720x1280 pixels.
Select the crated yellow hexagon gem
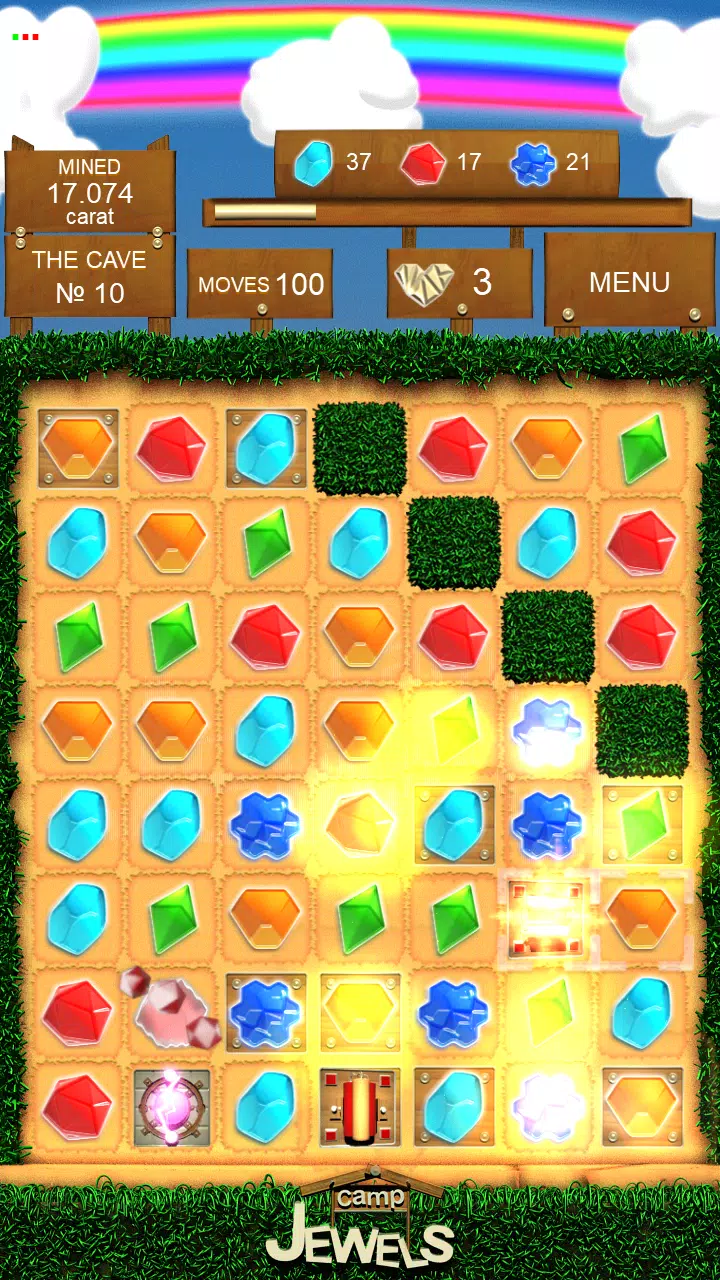click(x=360, y=1012)
